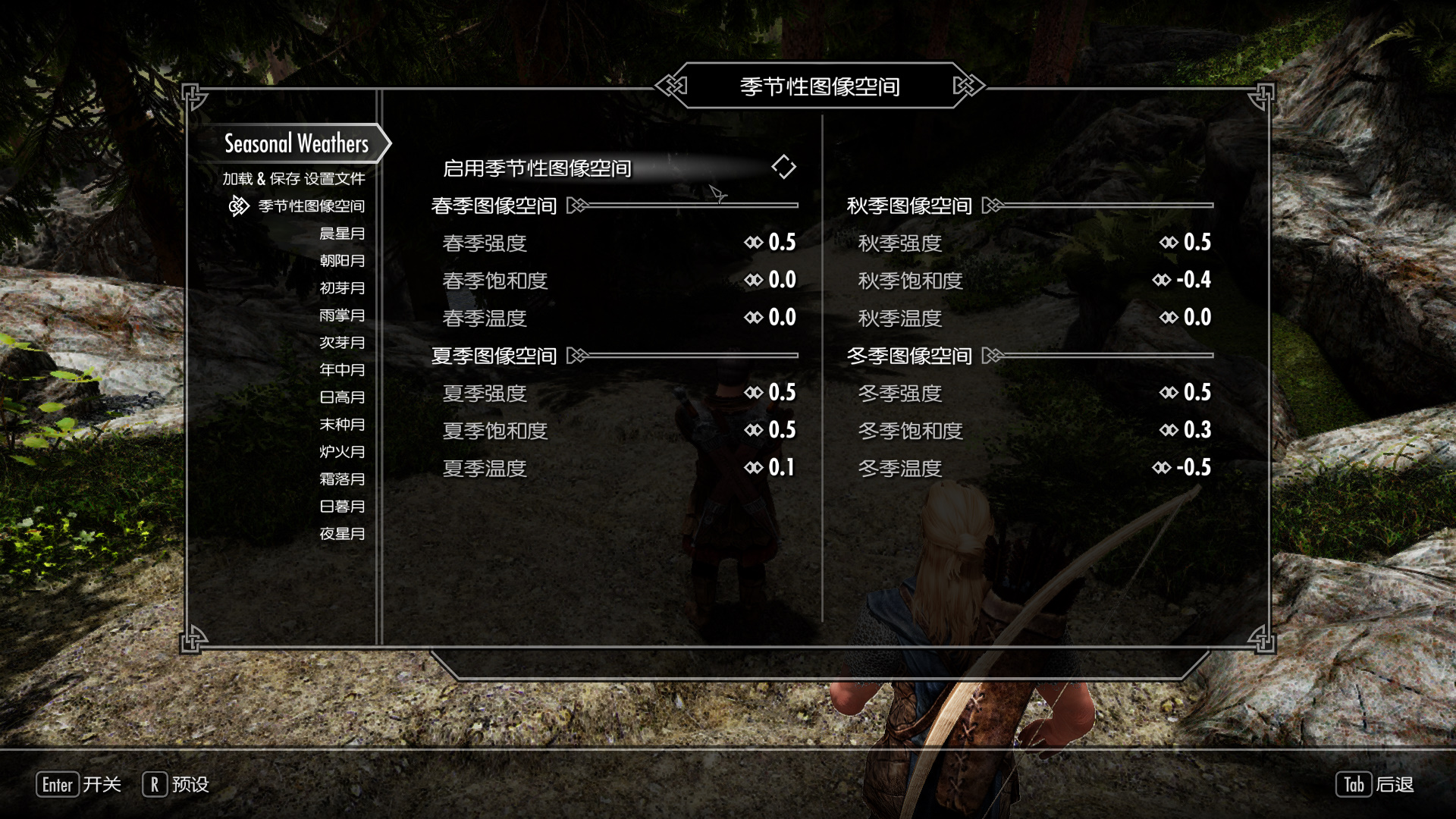
Task: Select 年中月 in the sidebar
Action: 342,370
